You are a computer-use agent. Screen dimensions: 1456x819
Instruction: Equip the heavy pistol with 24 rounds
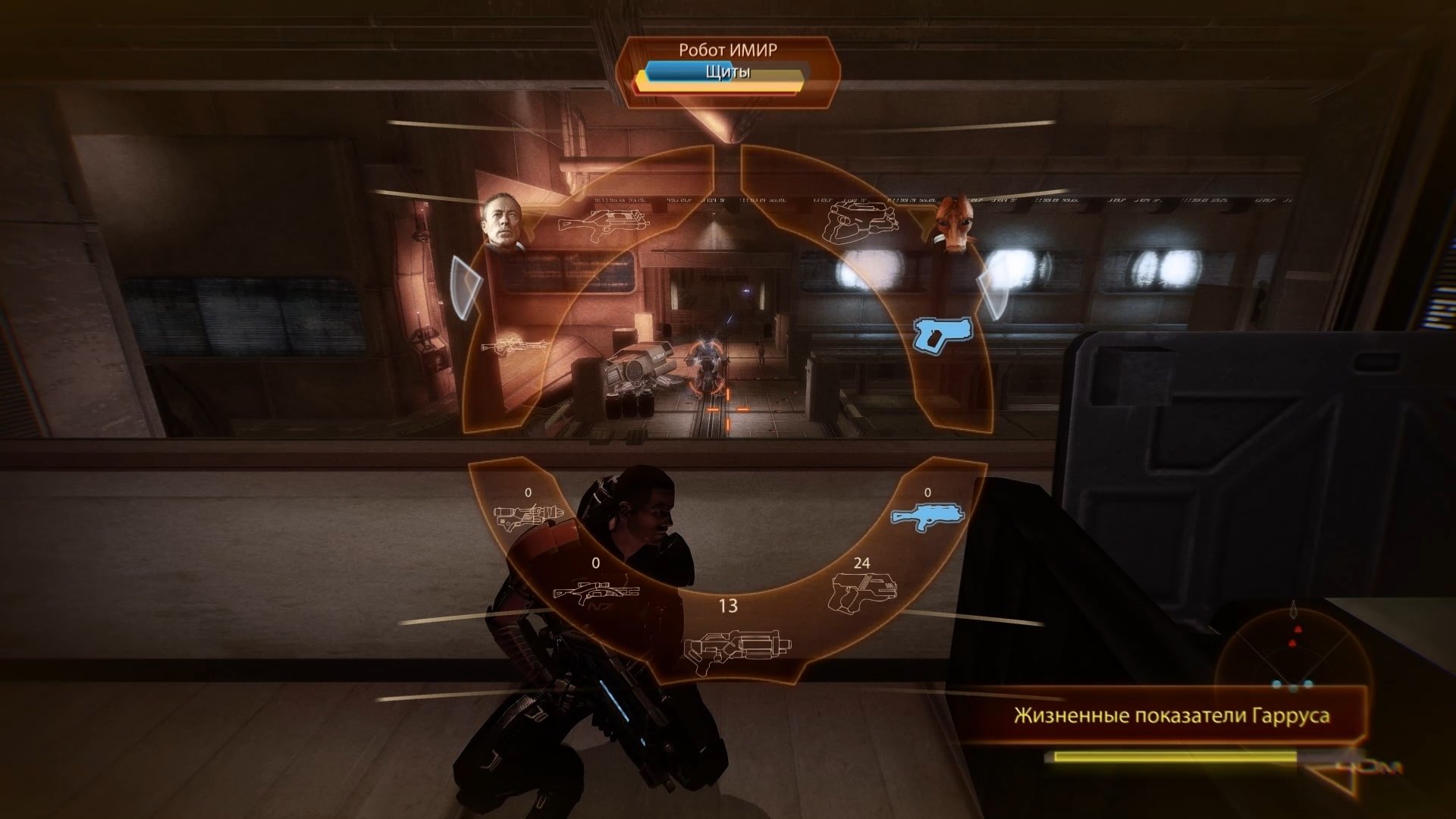tap(864, 592)
